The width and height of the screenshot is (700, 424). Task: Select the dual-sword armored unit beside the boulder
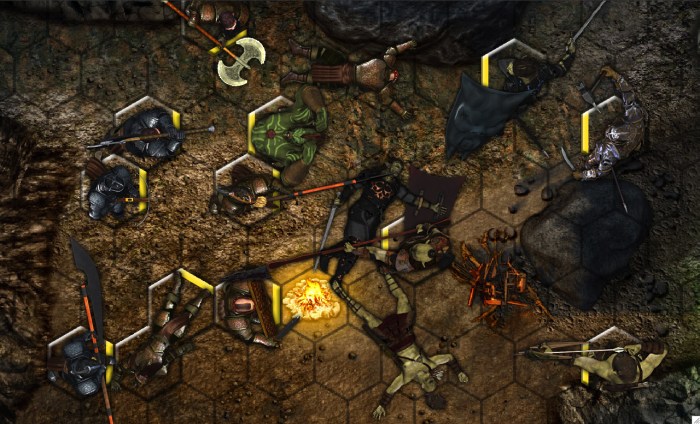click(610, 138)
